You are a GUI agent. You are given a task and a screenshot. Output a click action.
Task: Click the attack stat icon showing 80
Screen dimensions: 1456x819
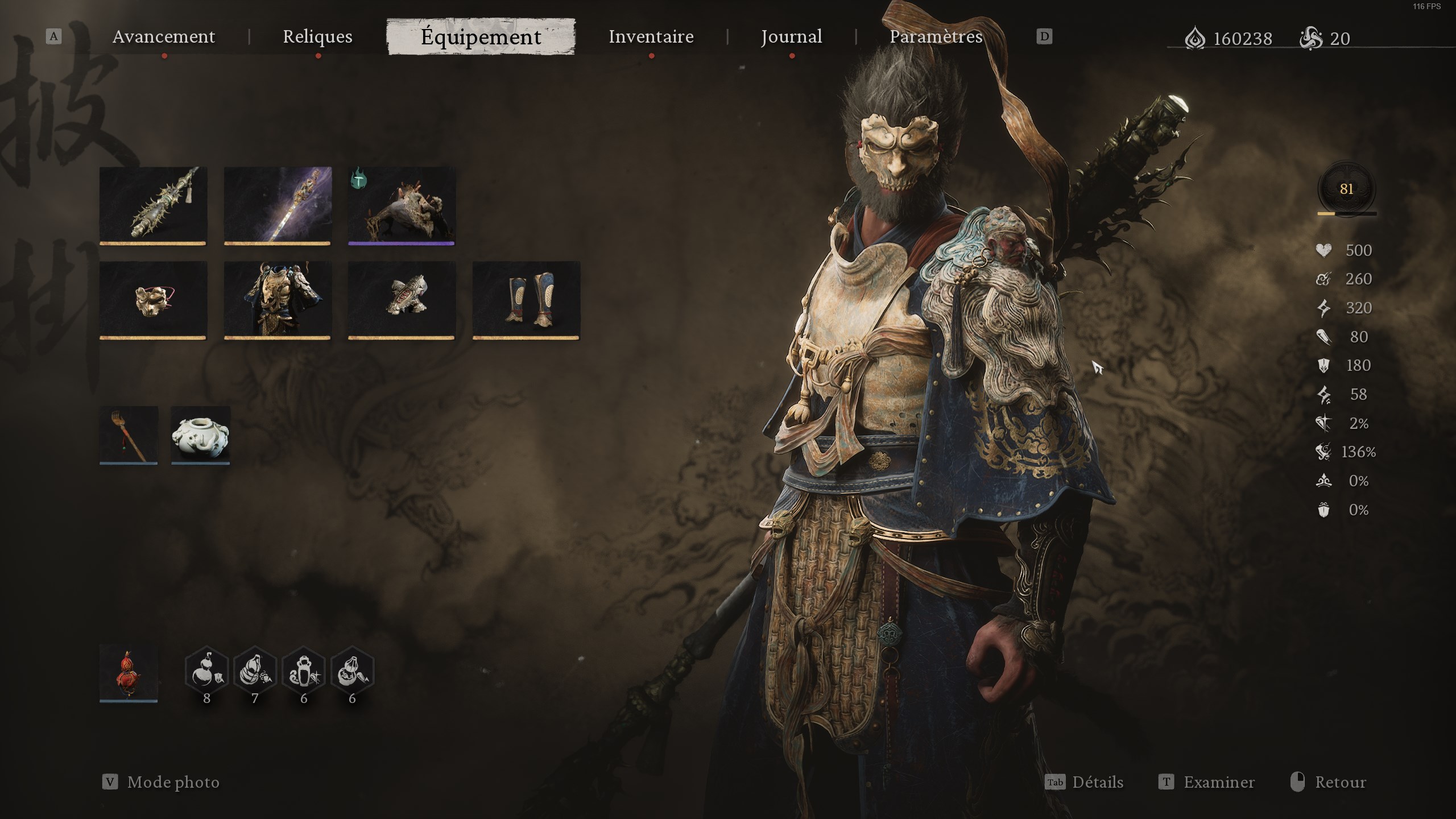point(1325,337)
